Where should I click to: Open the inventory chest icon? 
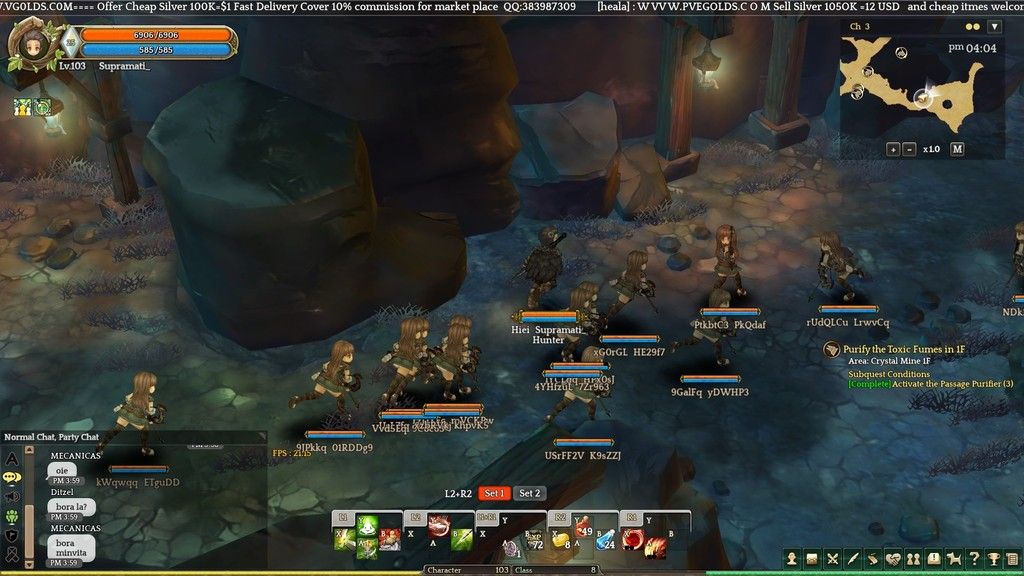(813, 558)
